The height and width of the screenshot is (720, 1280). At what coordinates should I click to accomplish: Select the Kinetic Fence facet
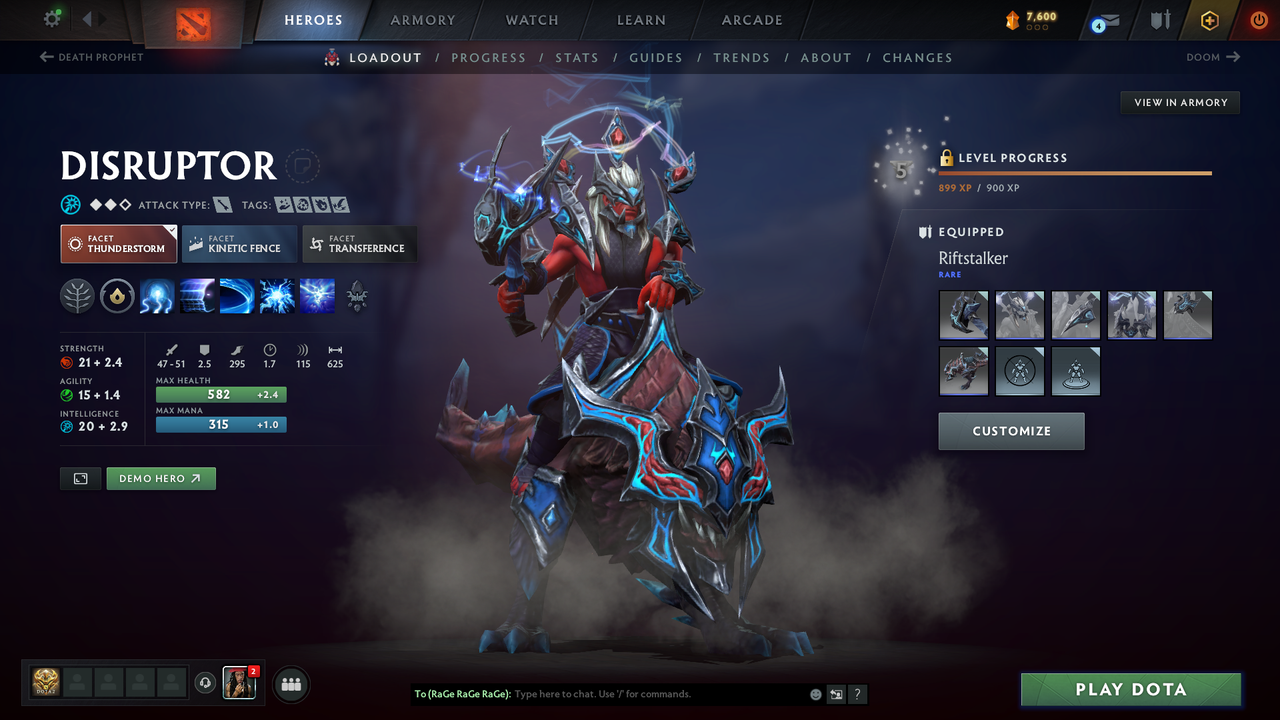pyautogui.click(x=238, y=243)
